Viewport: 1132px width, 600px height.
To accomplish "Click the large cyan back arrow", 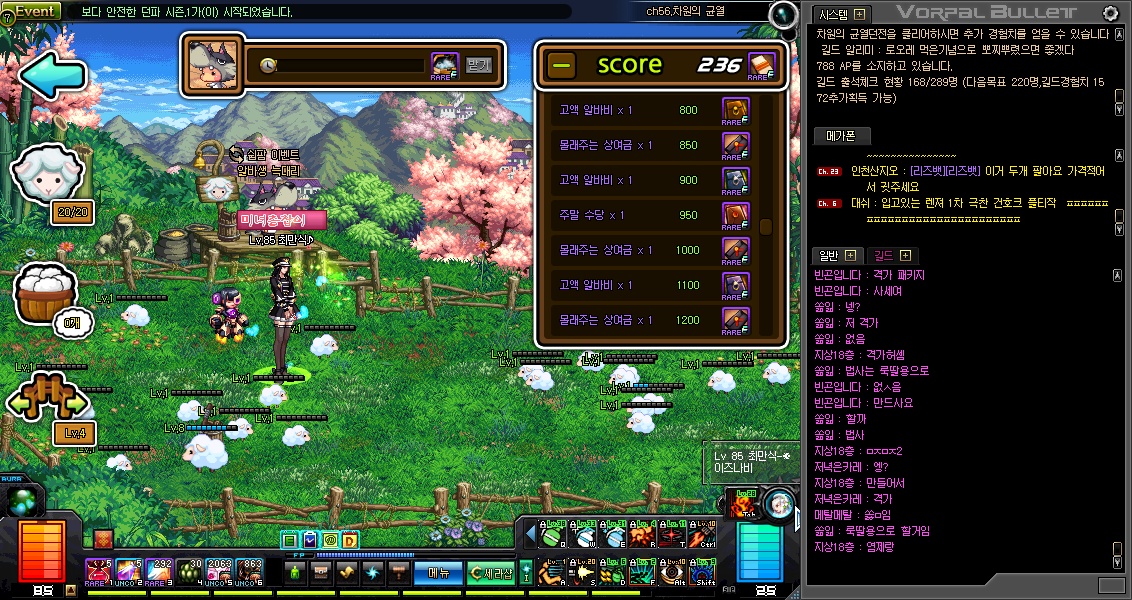I will [x=52, y=76].
